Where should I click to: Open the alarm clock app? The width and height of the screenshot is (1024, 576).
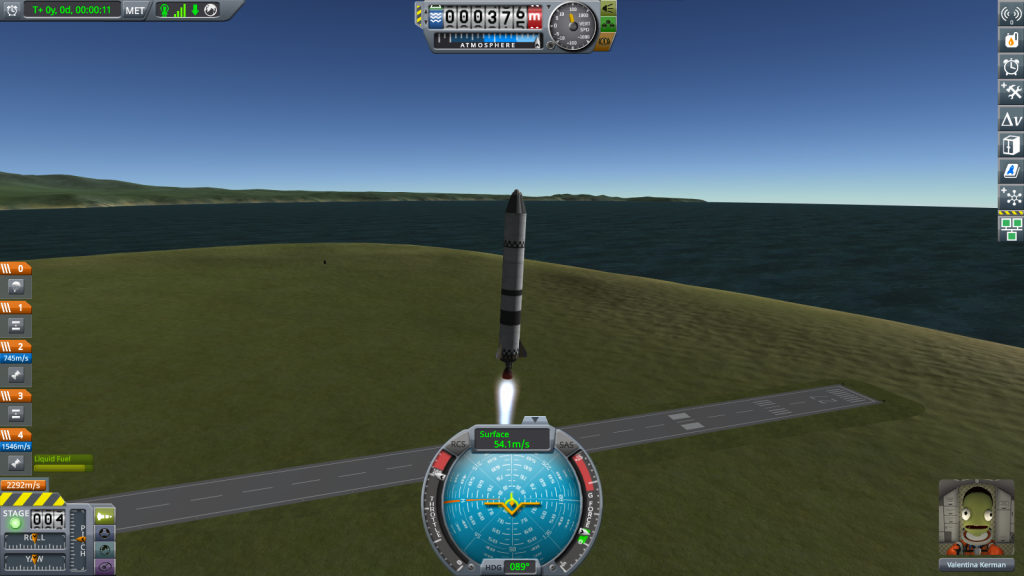[1011, 66]
